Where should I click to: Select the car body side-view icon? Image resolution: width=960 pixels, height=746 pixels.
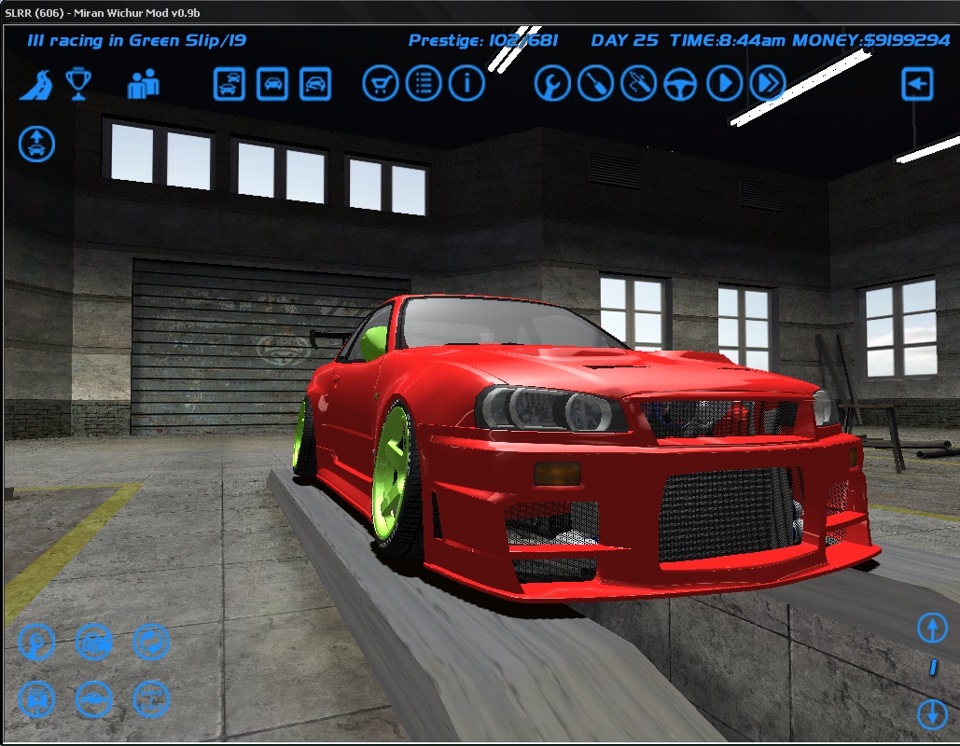[94, 699]
